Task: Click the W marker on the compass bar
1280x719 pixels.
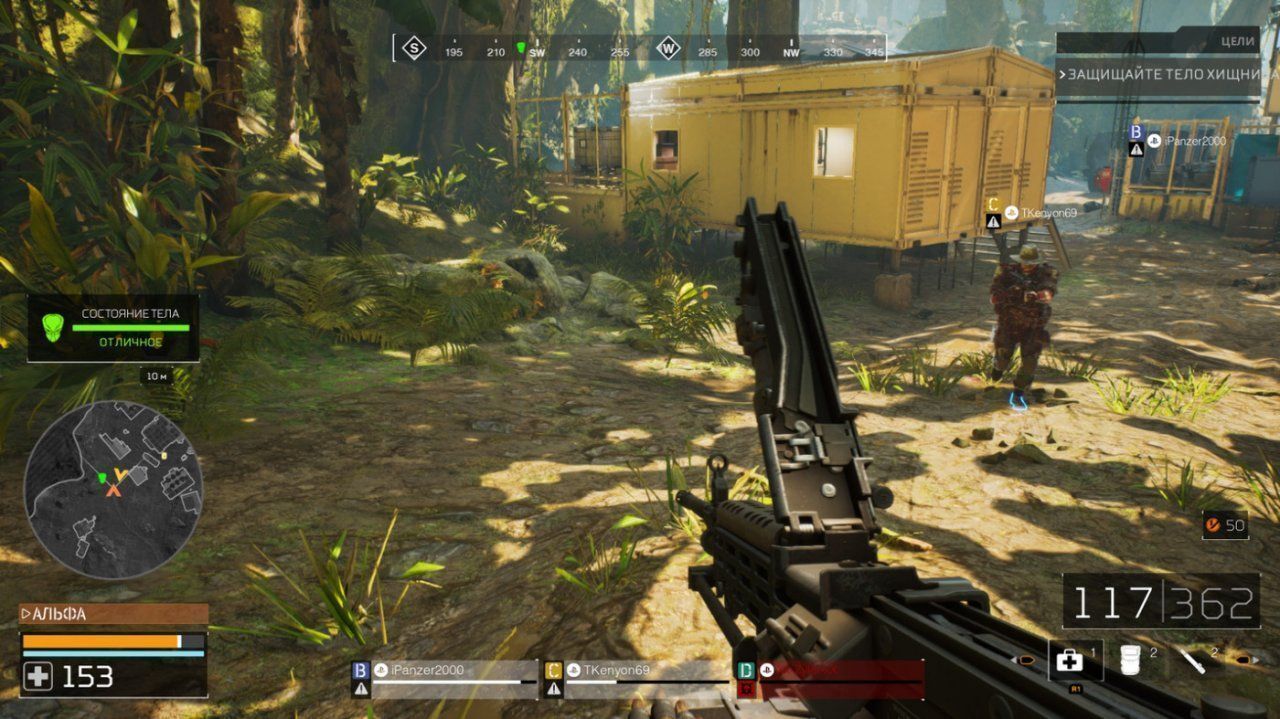Action: 667,48
